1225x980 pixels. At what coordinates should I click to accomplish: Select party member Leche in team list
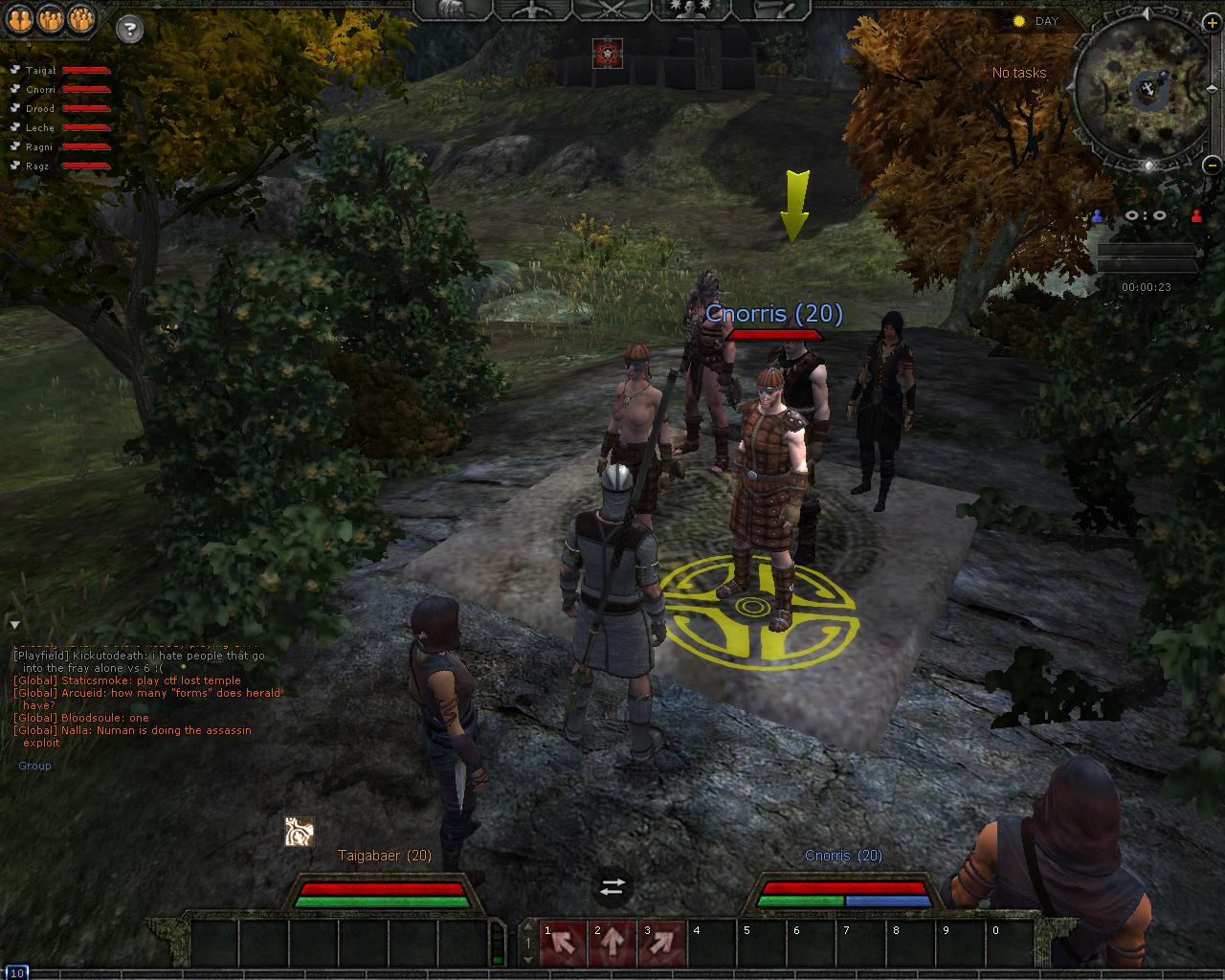[x=40, y=128]
